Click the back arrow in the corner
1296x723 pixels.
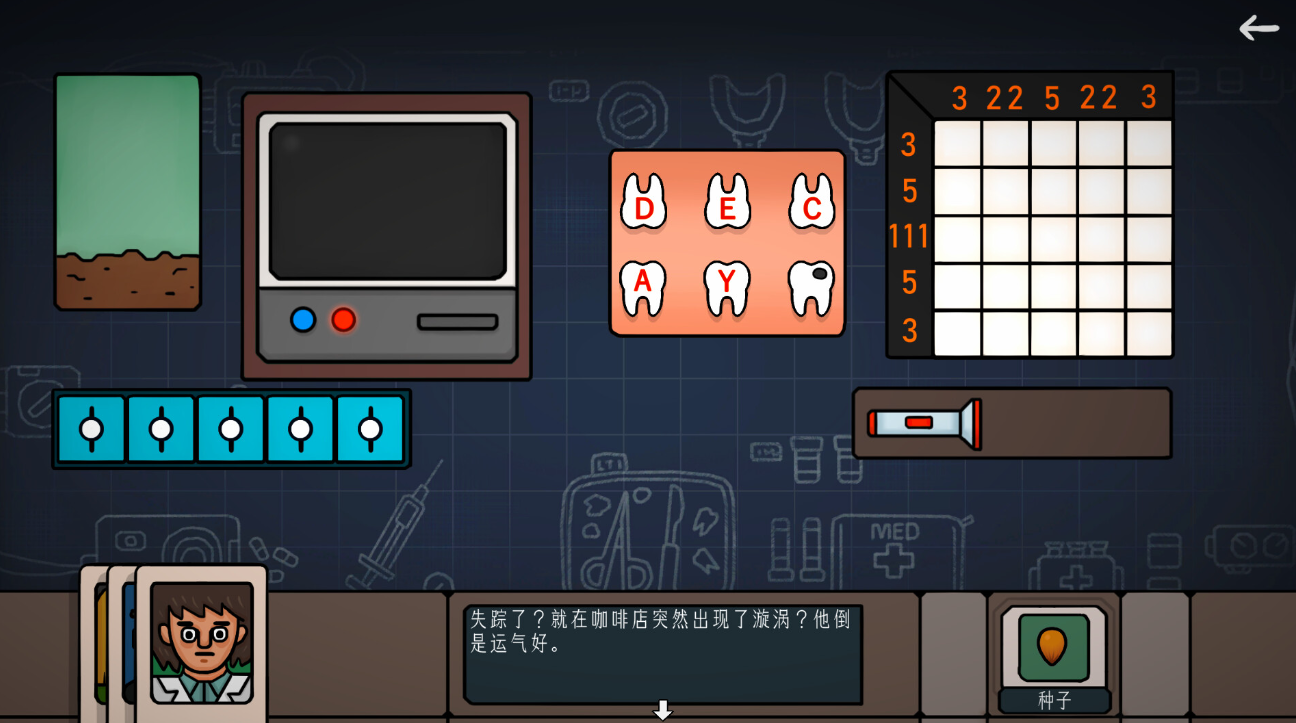pyautogui.click(x=1258, y=28)
